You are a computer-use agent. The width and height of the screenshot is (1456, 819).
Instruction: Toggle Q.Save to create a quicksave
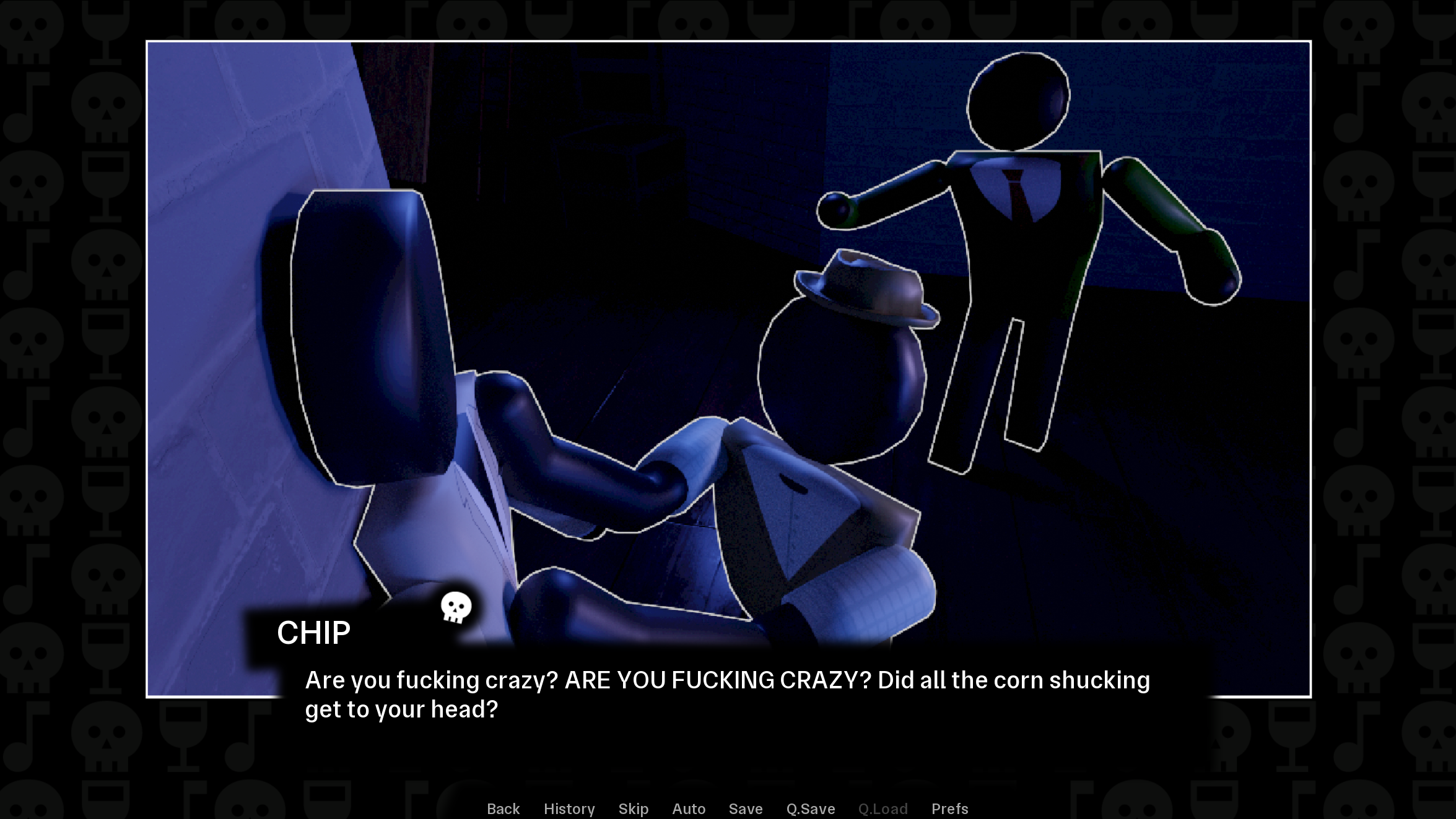tap(810, 808)
